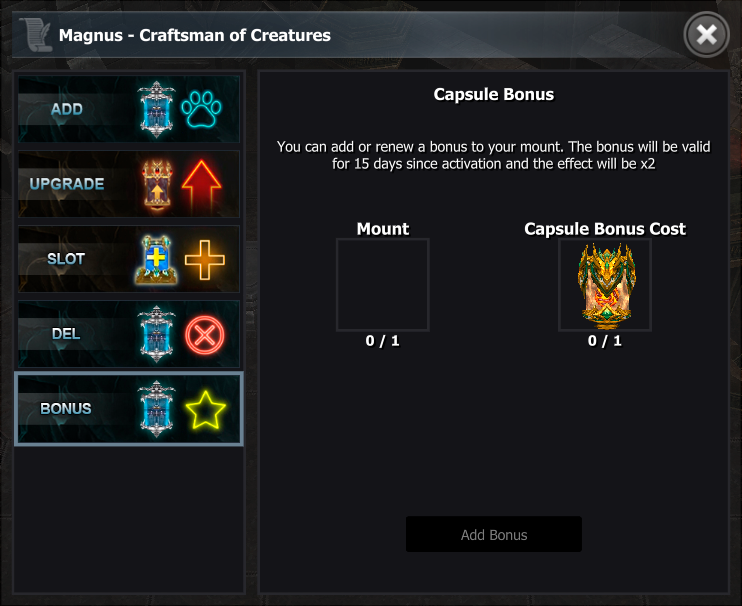Select the Capsule Bonus Cost item
Screen dimensions: 742x606
604,285
